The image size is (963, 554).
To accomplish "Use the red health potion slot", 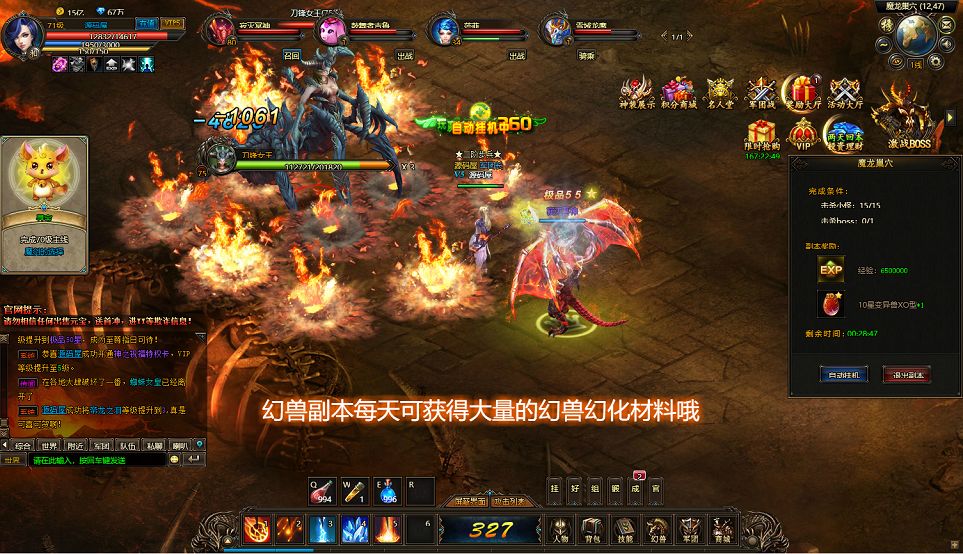I will [322, 490].
